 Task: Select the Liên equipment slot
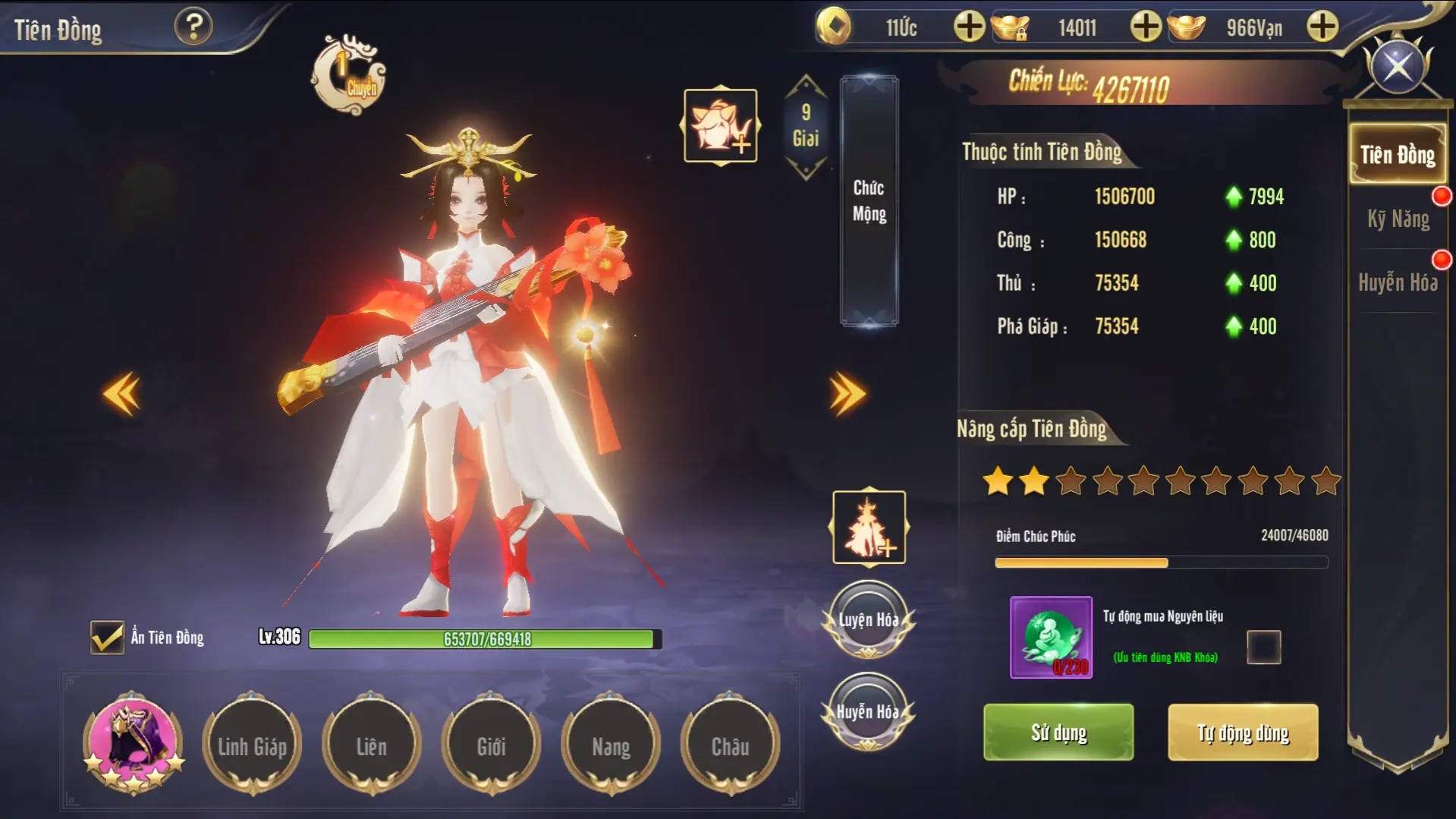click(x=372, y=747)
